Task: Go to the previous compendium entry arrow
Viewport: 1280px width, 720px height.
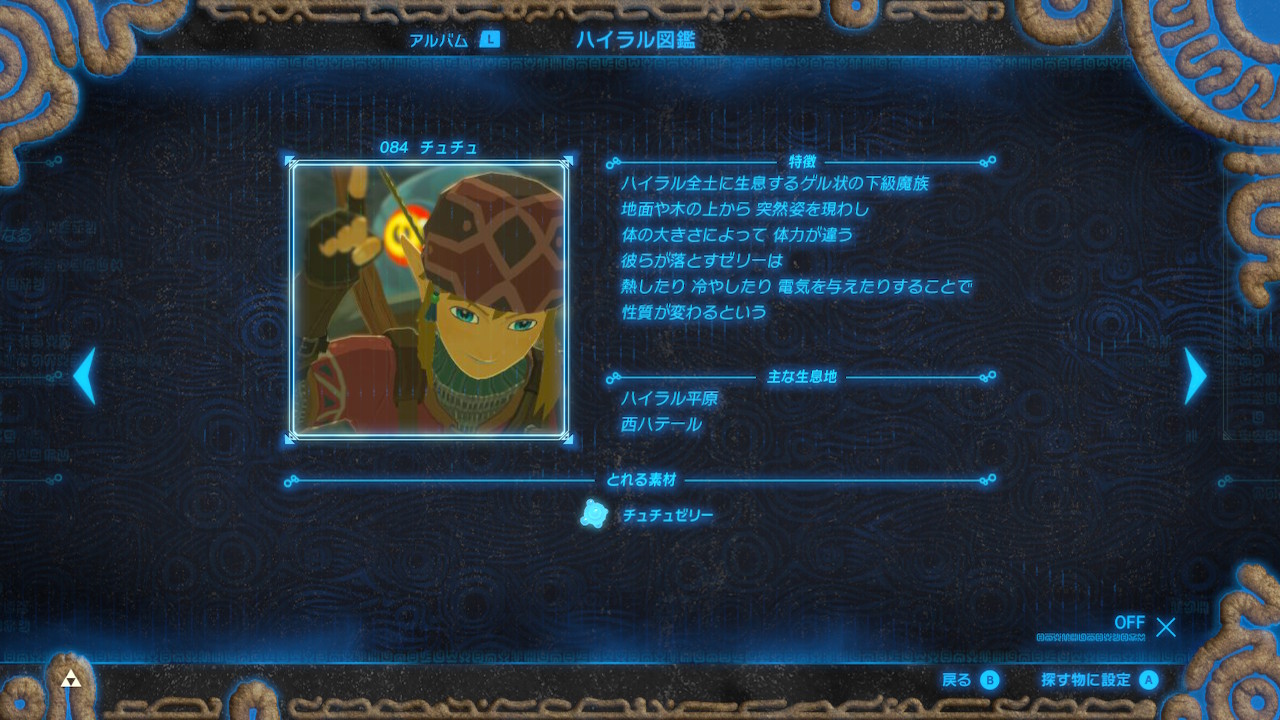Action: point(85,376)
